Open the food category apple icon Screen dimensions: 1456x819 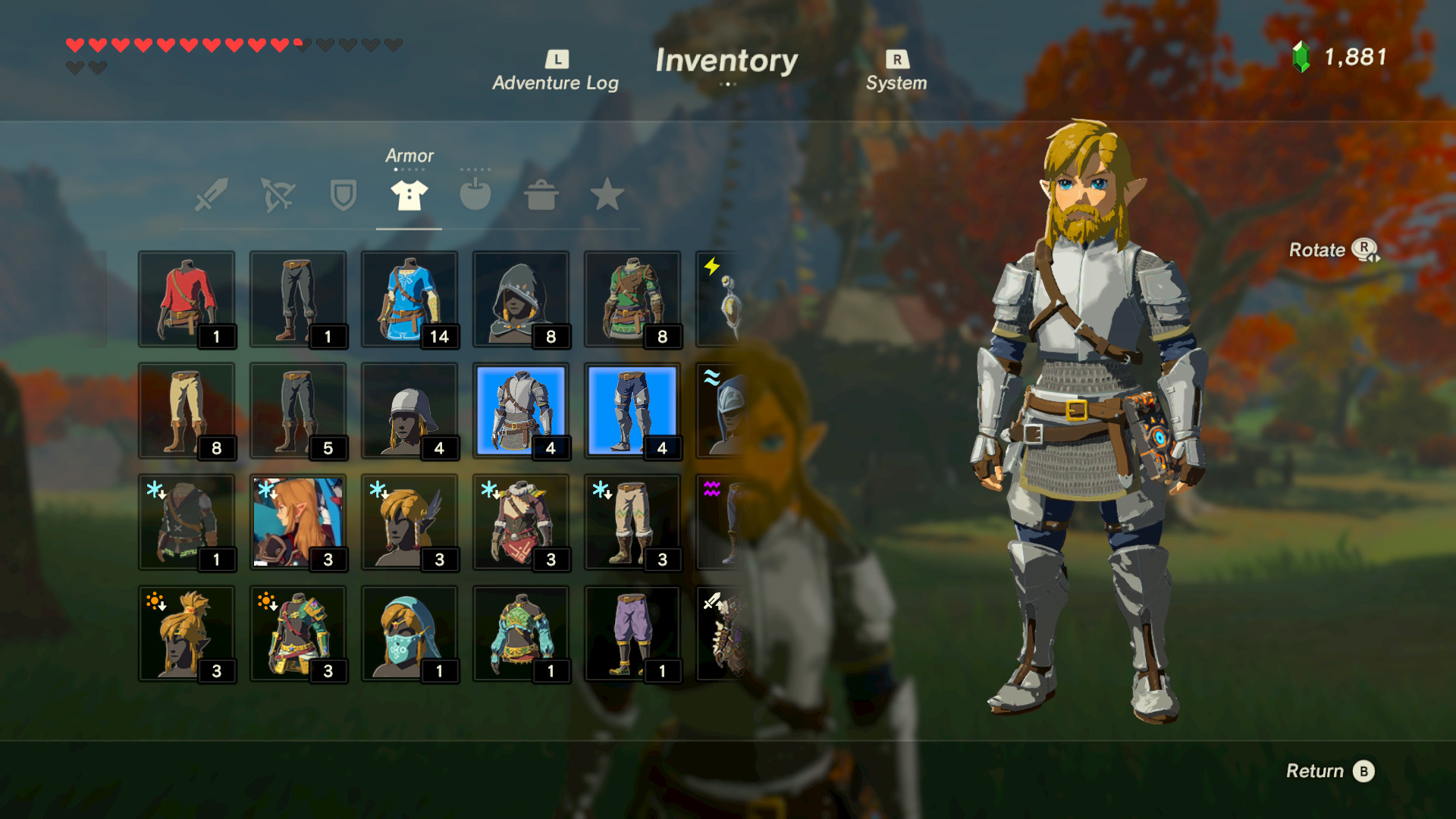[475, 196]
